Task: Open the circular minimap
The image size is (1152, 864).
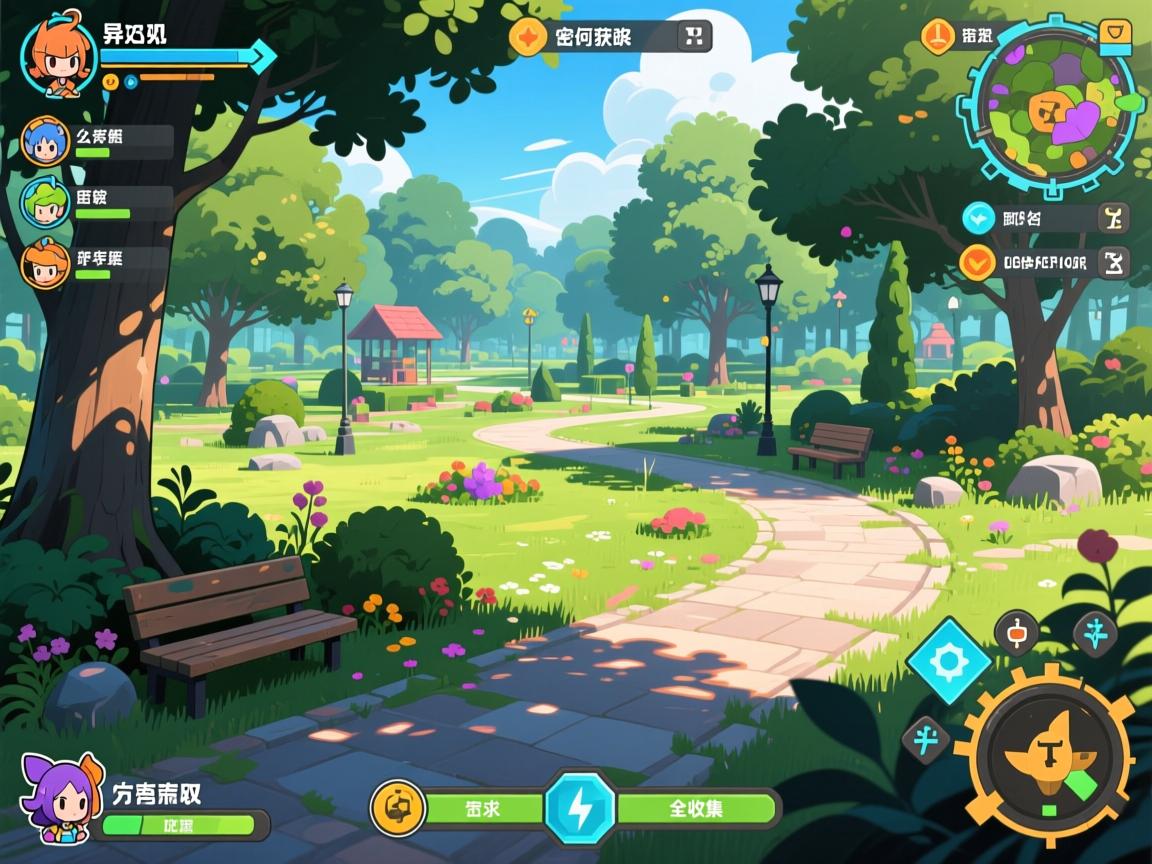Action: 1048,104
